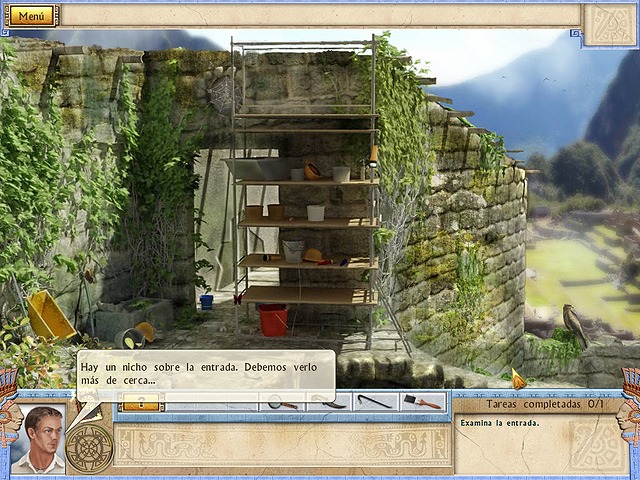The width and height of the screenshot is (640, 480).
Task: Dismiss the dialogue bubble about the niche
Action: 205,372
